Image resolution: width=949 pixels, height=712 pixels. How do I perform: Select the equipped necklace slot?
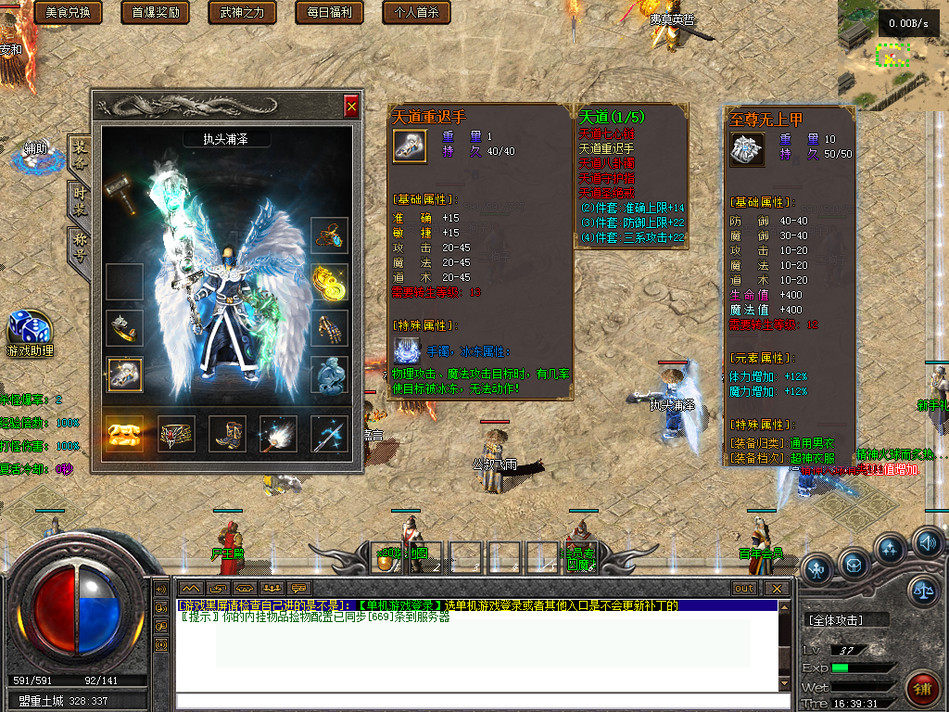pos(329,236)
